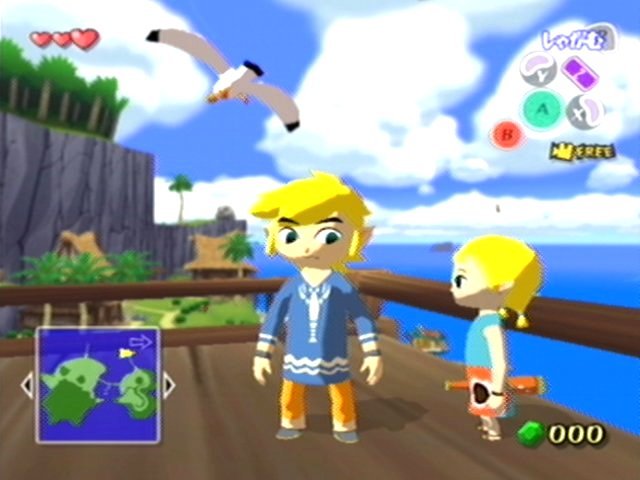Click the minimap's left arrow
Image resolution: width=640 pixels, height=480 pixels.
pyautogui.click(x=27, y=385)
